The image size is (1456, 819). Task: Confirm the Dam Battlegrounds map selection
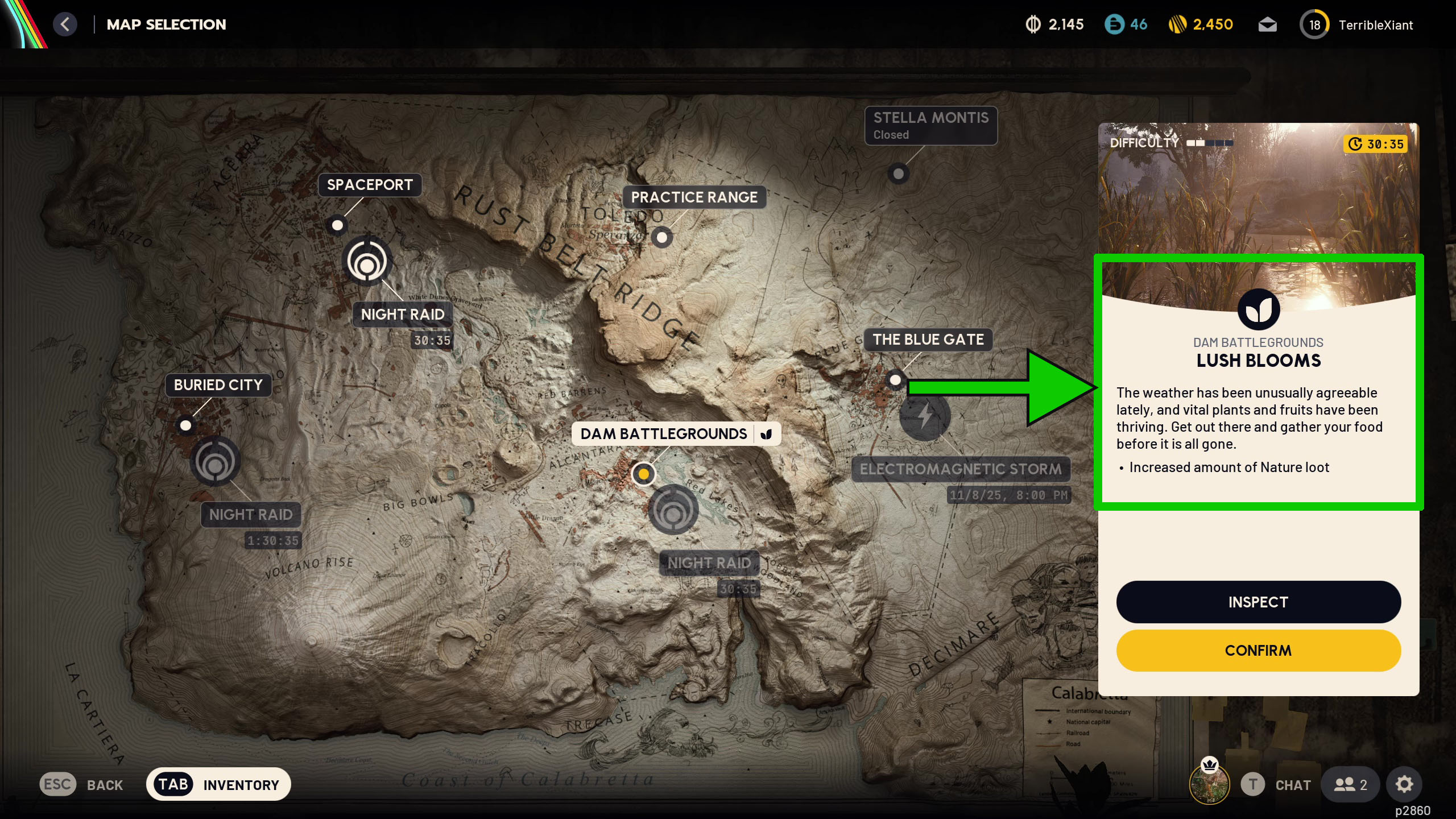[x=1258, y=650]
